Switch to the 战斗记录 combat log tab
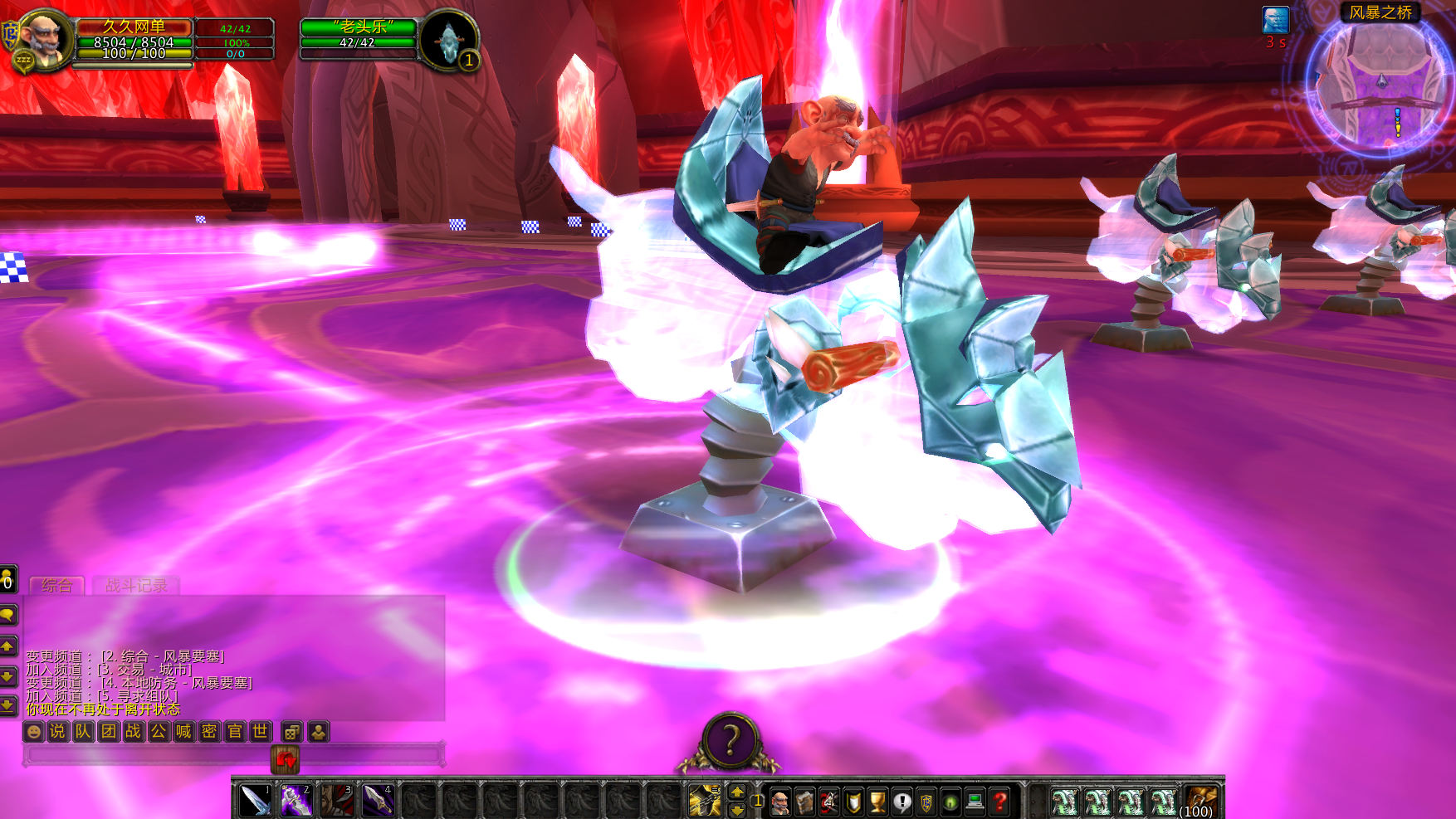 pyautogui.click(x=136, y=585)
